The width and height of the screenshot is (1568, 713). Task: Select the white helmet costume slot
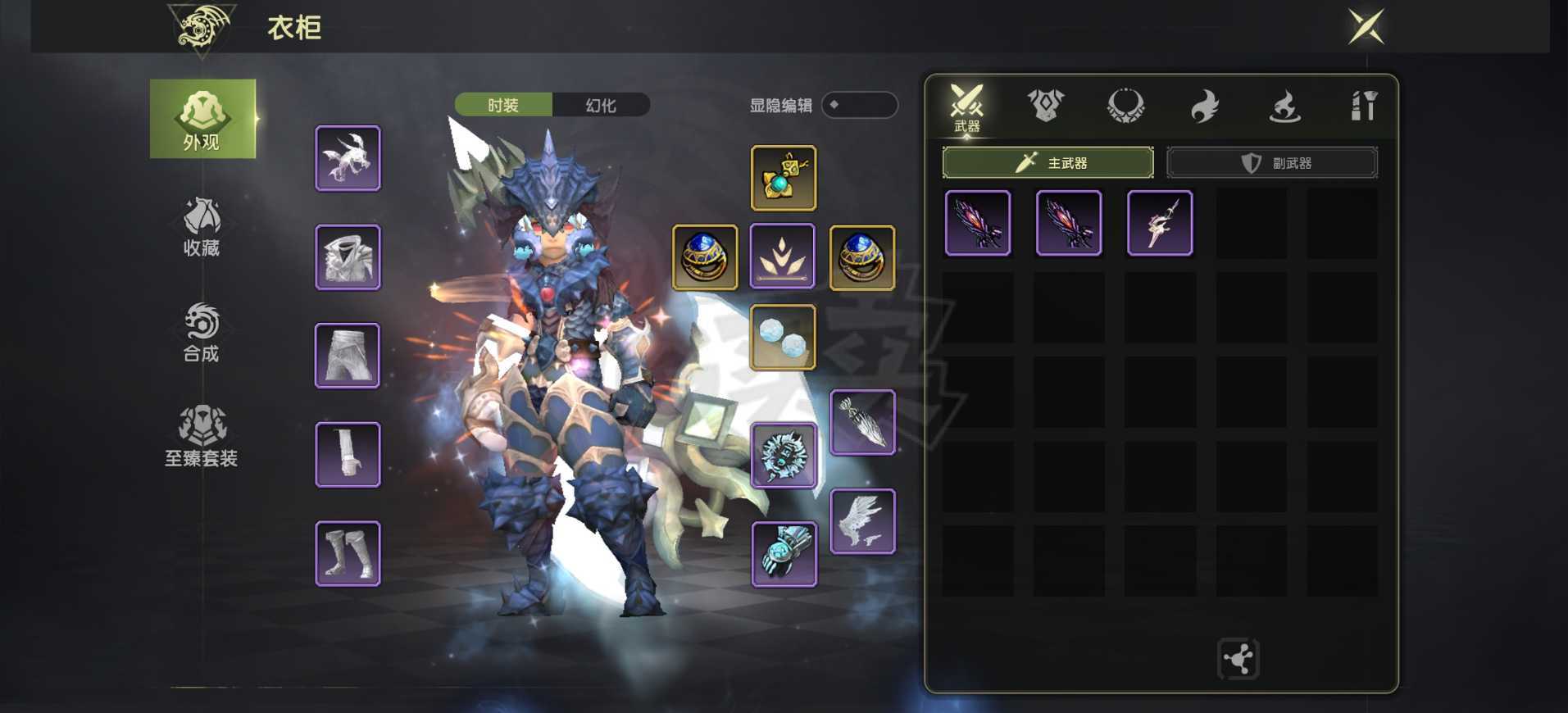pos(348,158)
